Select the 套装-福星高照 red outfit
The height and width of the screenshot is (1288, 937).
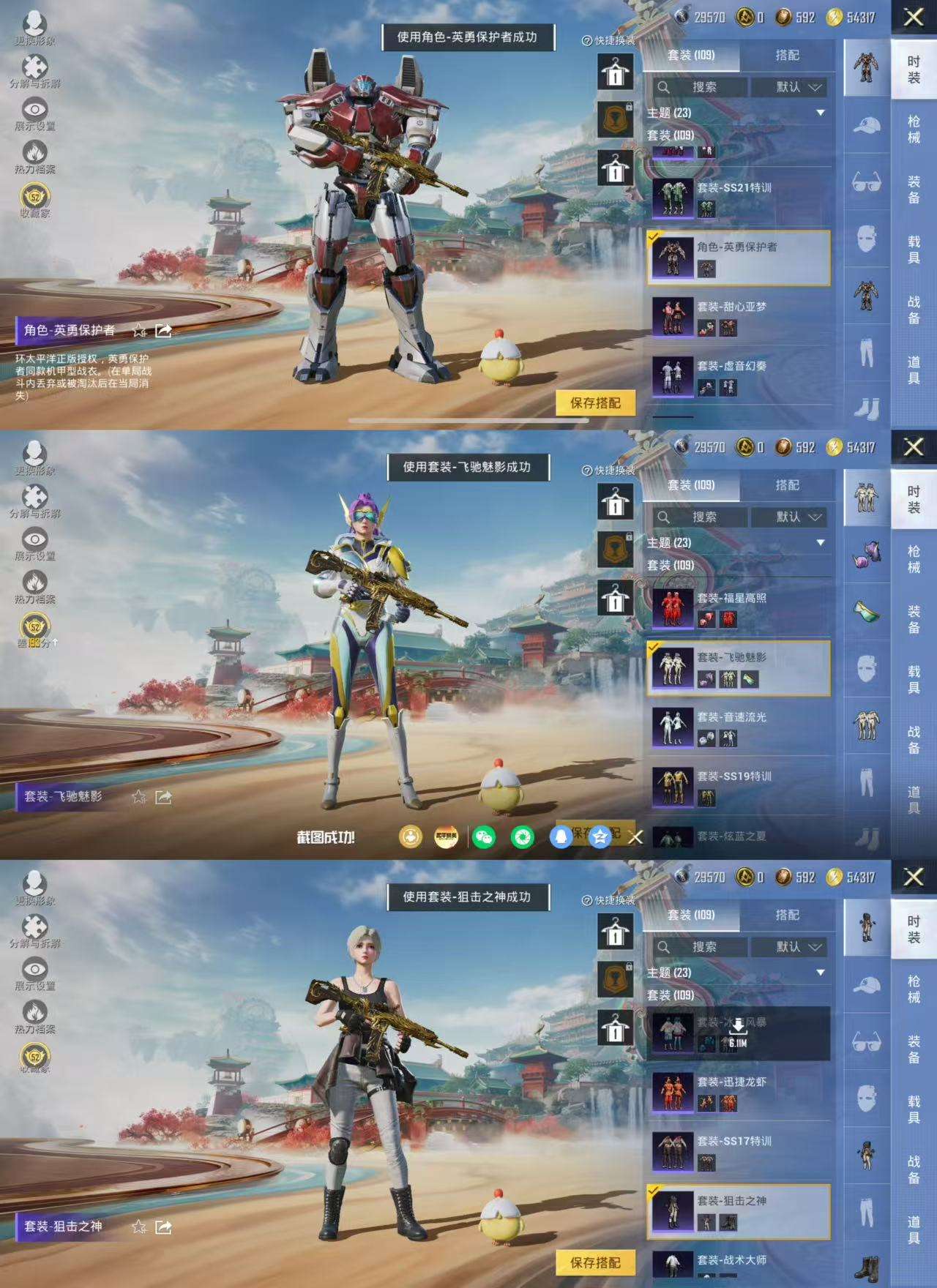739,609
